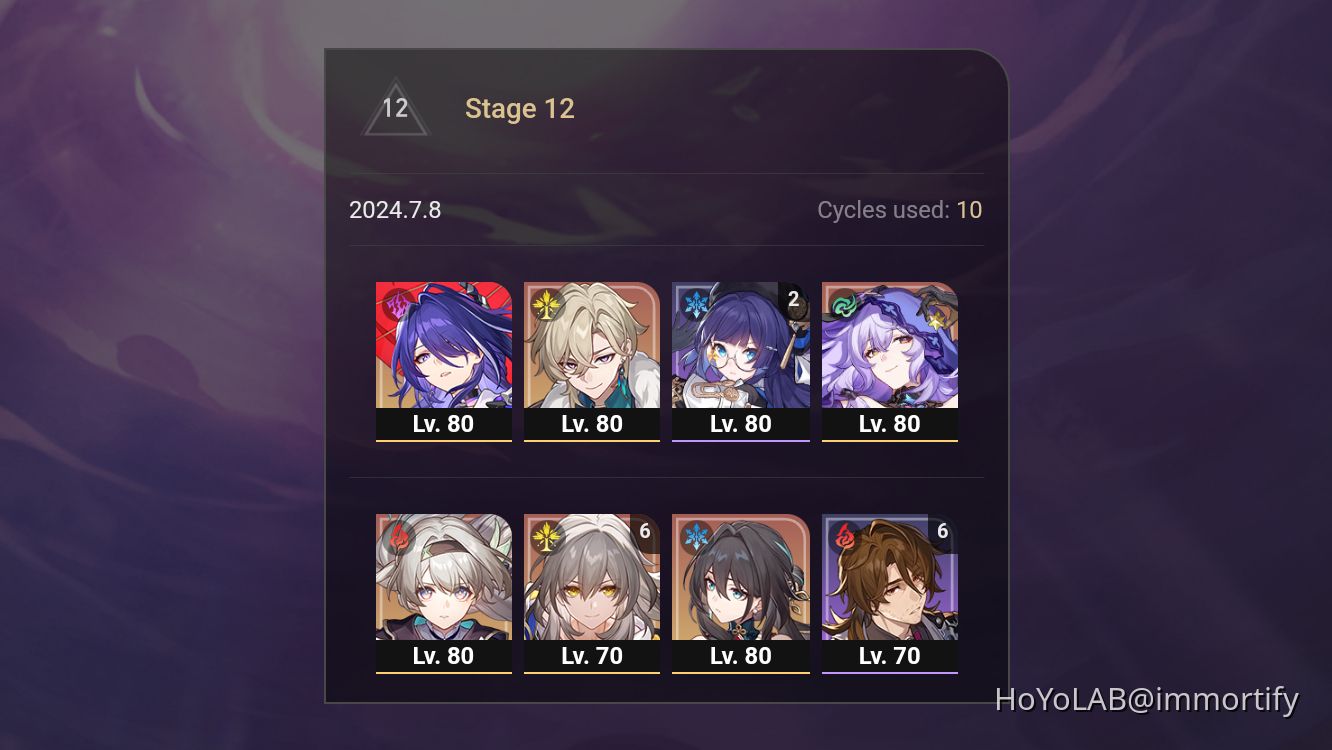Click the Stage 12 triangle emblem

pyautogui.click(x=395, y=108)
